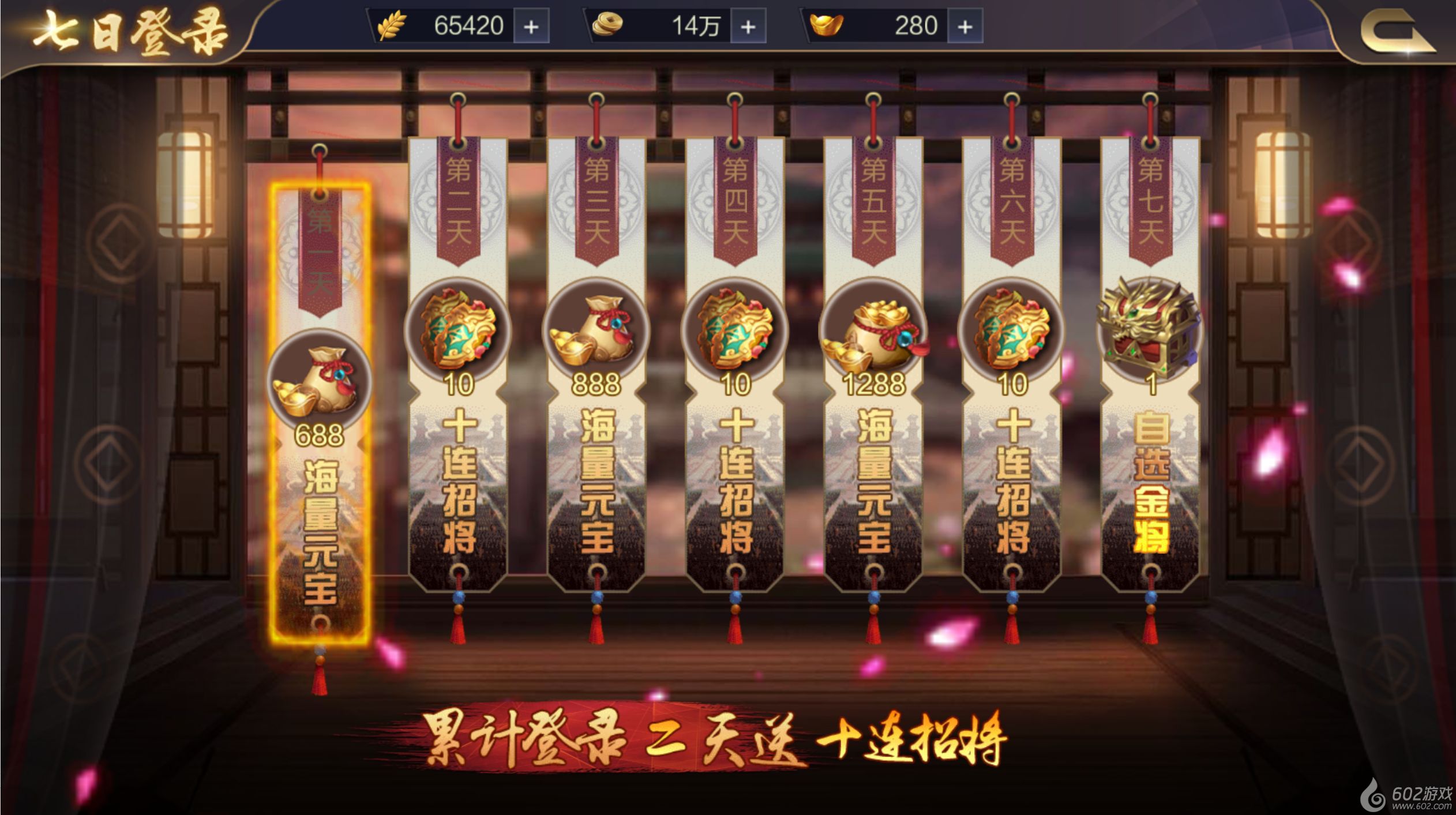
Task: Buy more gold ingots with plus button
Action: (965, 27)
